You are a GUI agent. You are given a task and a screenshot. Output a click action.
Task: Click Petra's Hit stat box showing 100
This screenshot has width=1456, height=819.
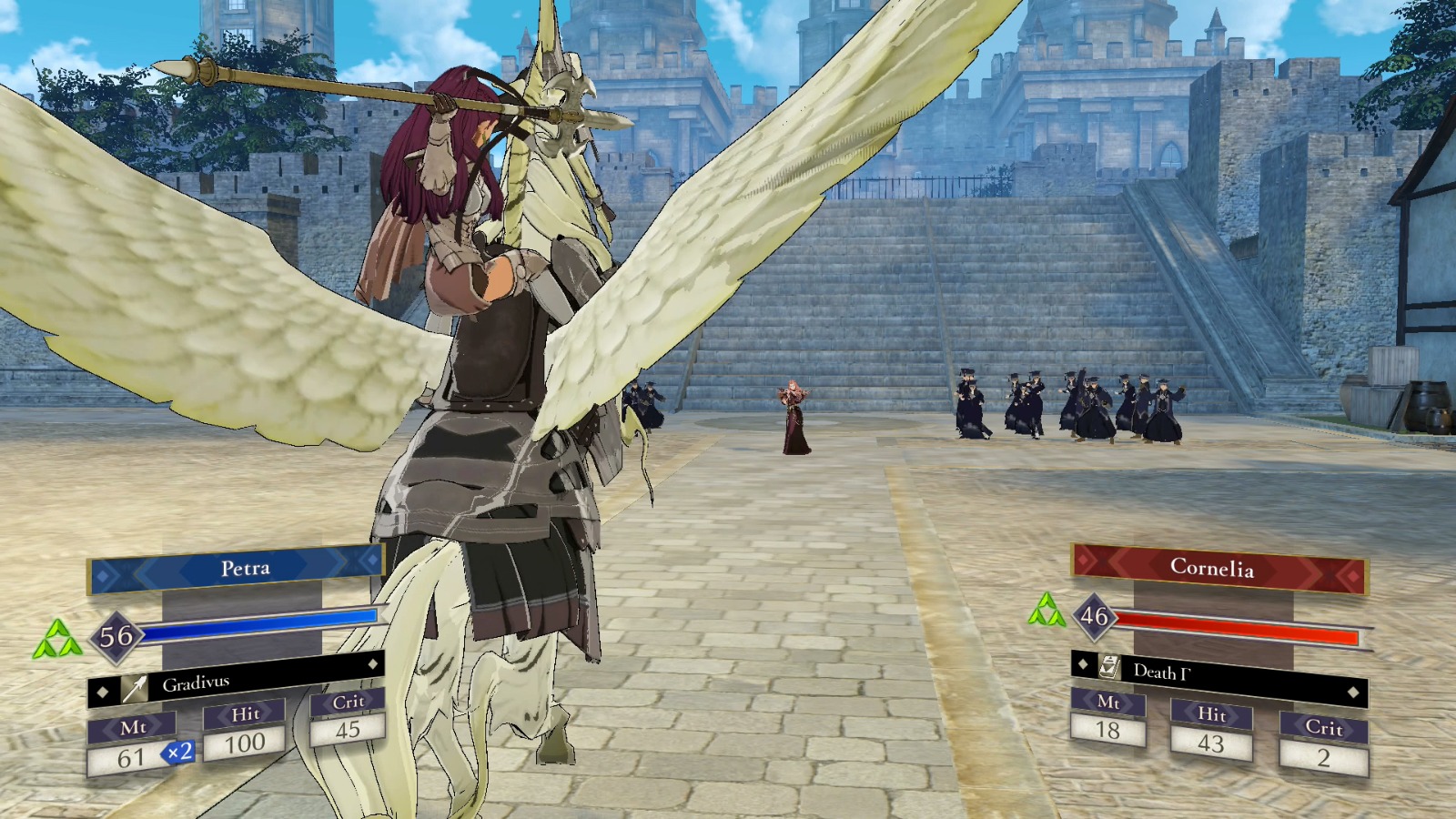(244, 742)
